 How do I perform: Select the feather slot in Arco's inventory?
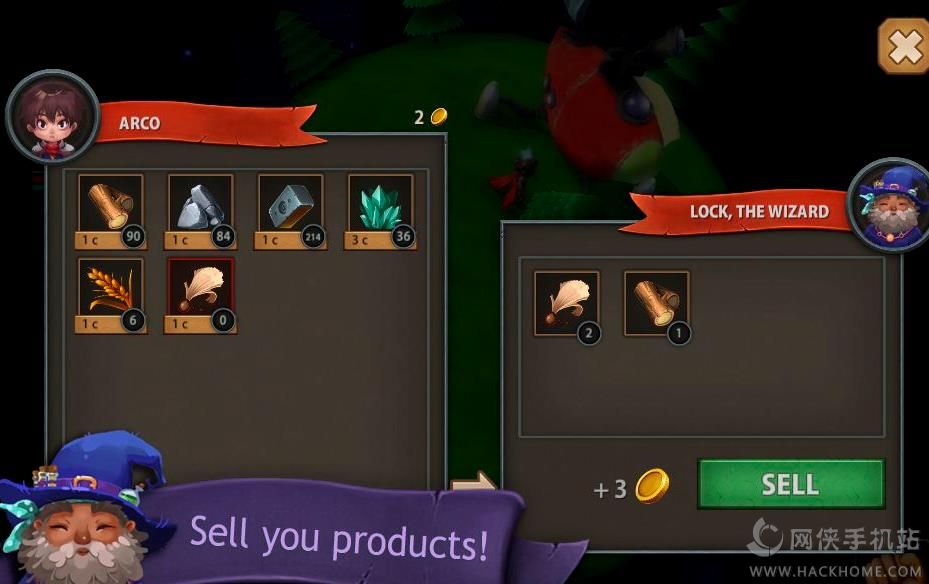point(200,290)
